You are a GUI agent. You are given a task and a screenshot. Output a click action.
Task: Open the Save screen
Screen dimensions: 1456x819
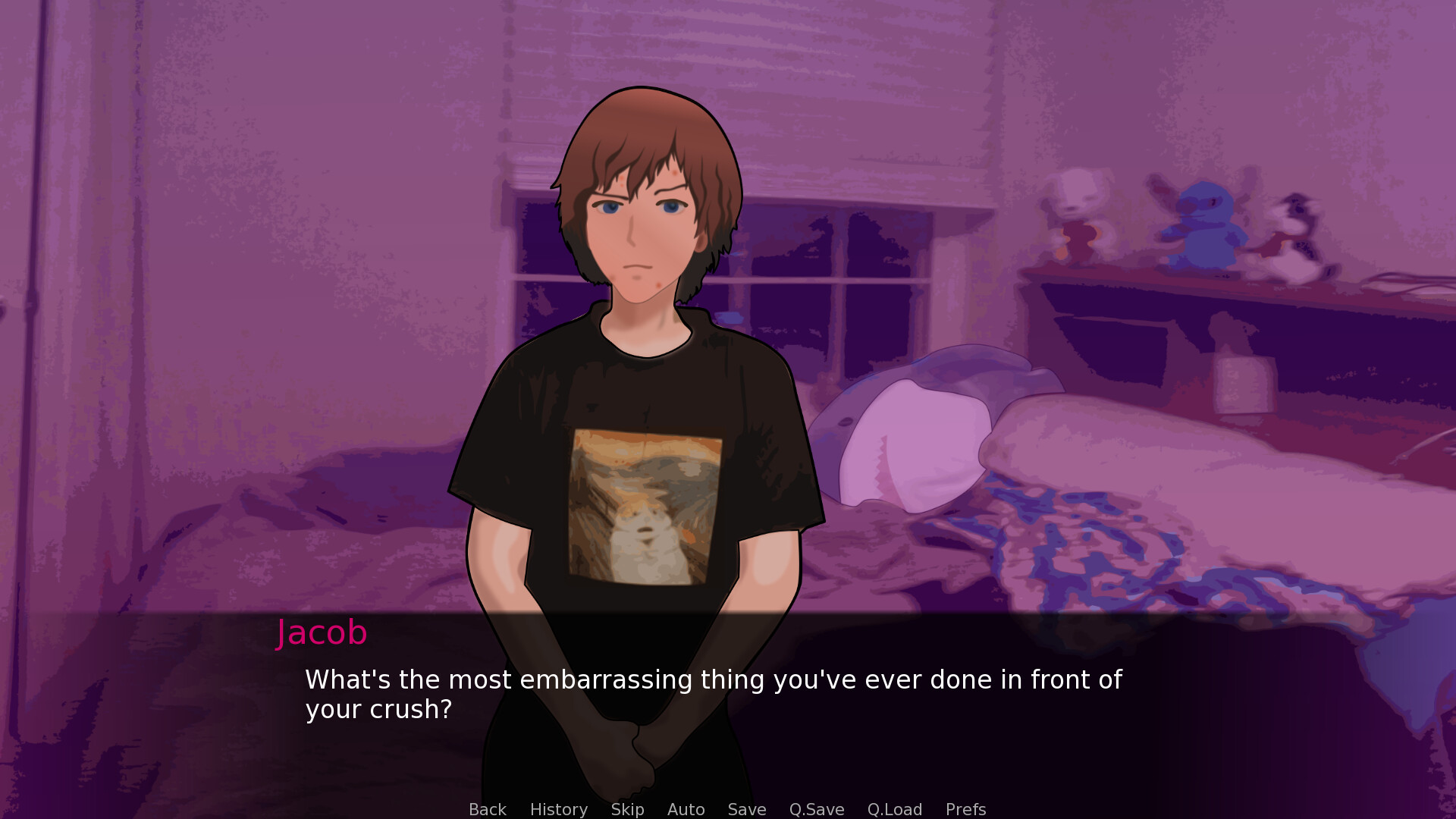tap(746, 809)
